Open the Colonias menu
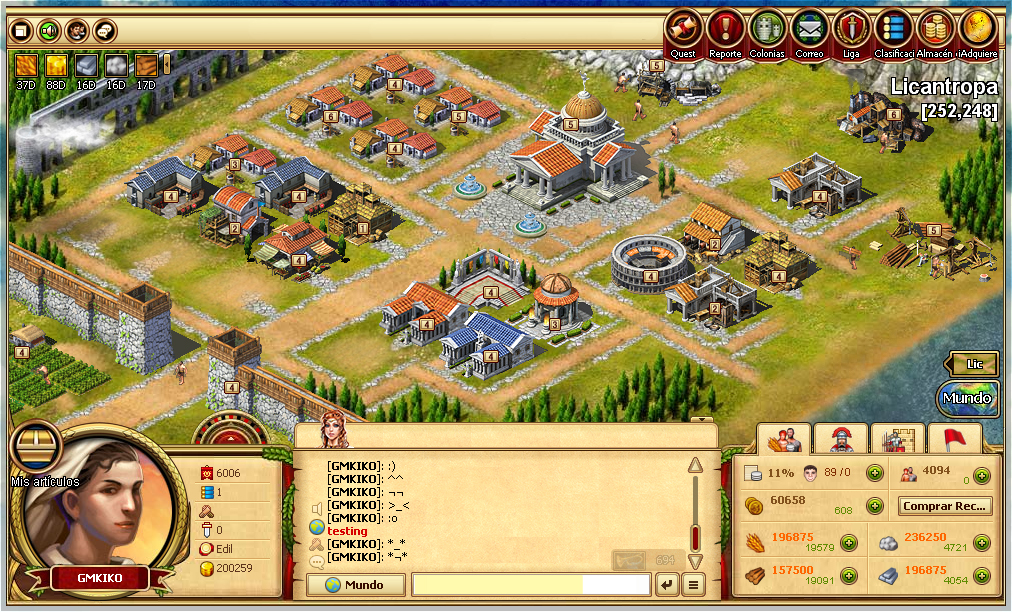The width and height of the screenshot is (1012, 612). tap(768, 29)
